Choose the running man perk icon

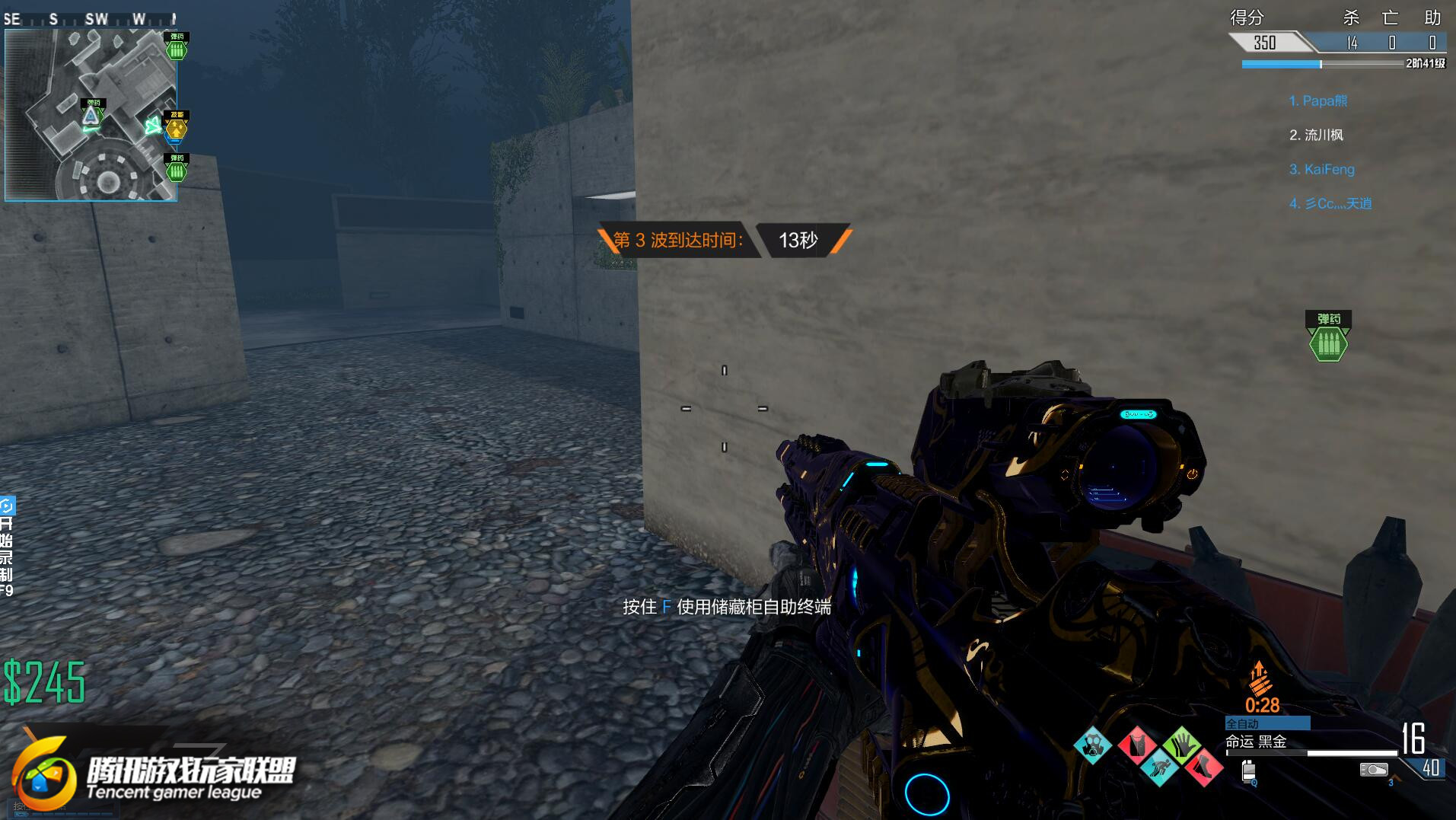click(x=1159, y=767)
